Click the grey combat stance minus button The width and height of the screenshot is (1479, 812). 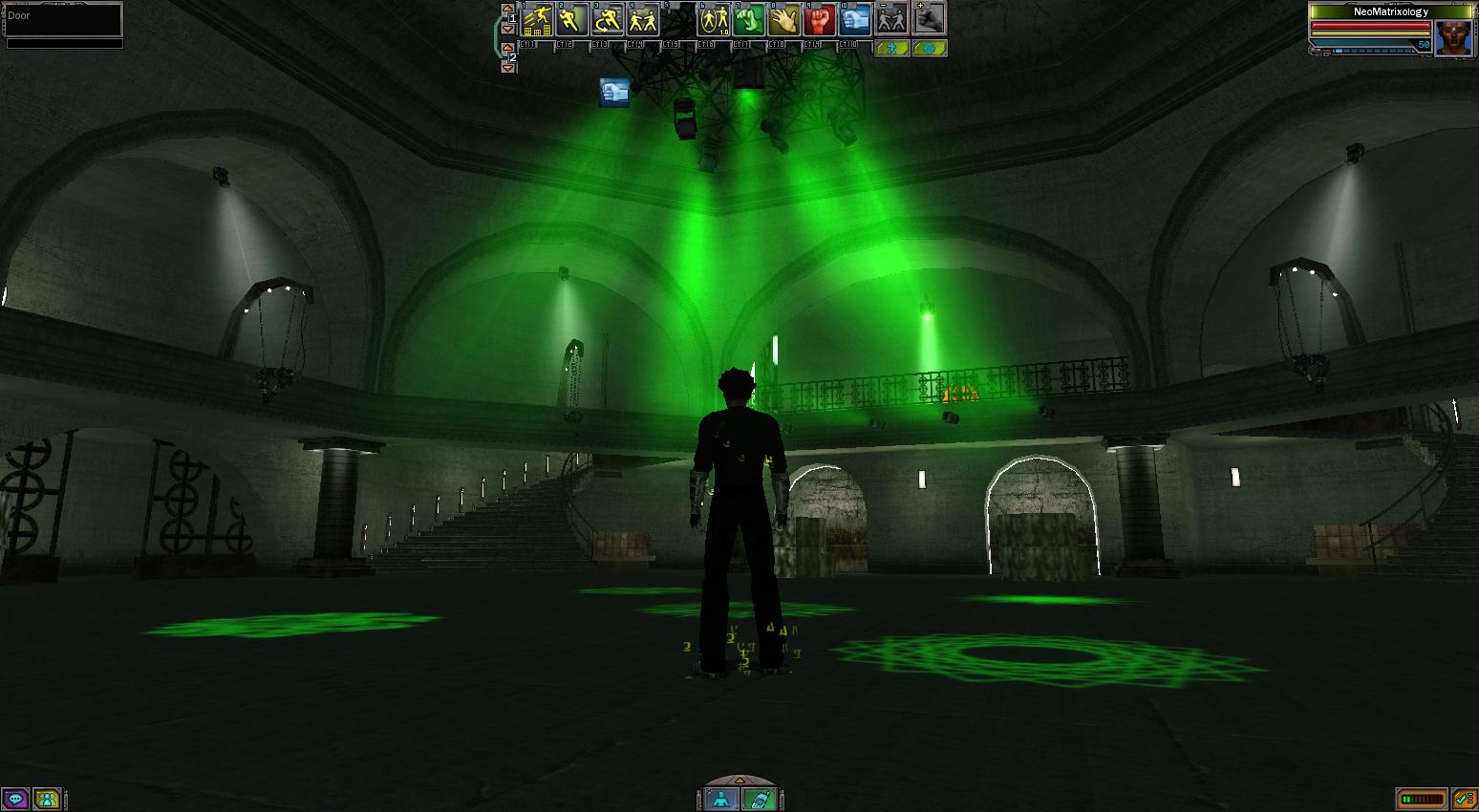click(891, 18)
